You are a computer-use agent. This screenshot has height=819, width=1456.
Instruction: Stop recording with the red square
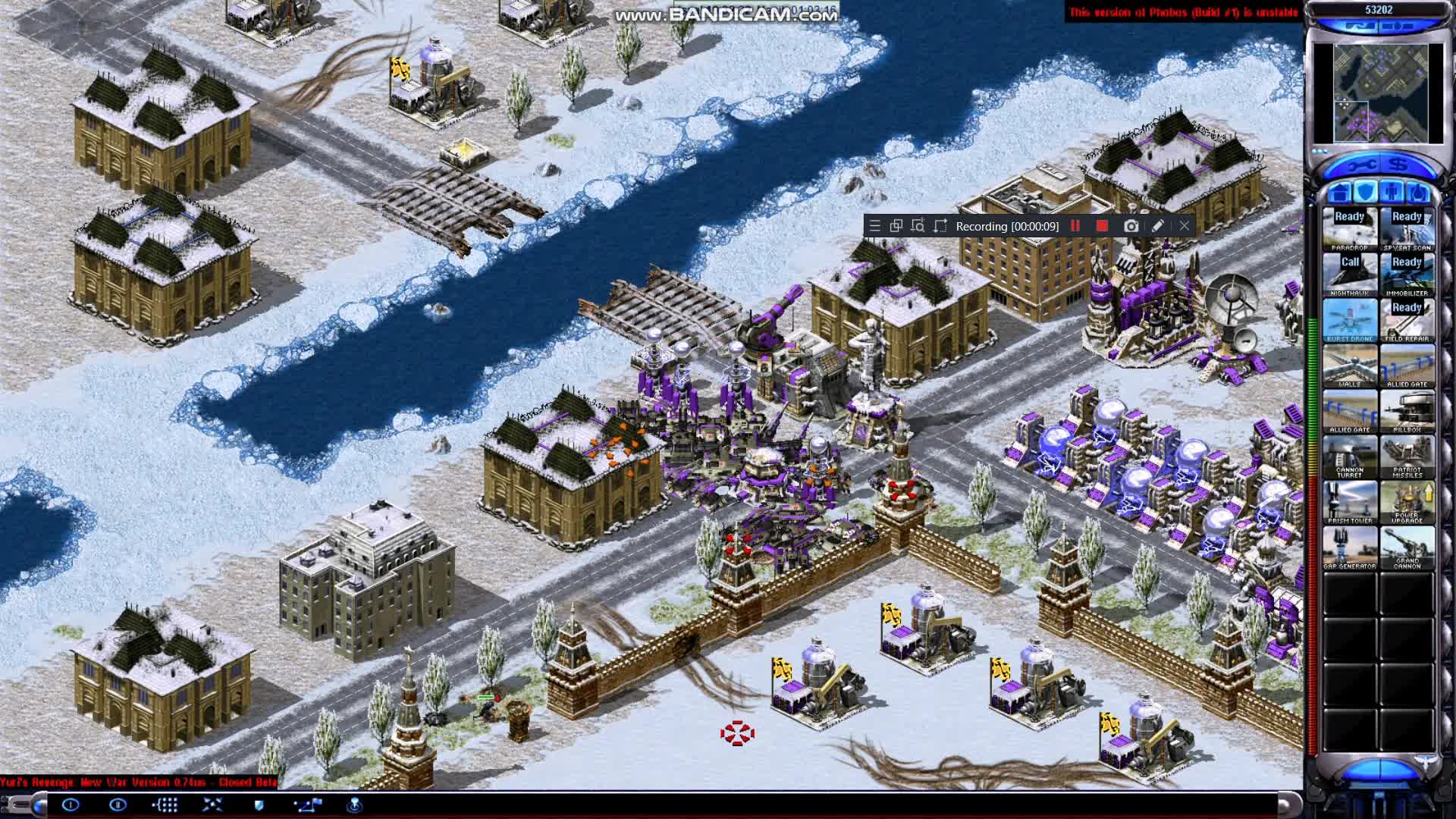(x=1102, y=226)
